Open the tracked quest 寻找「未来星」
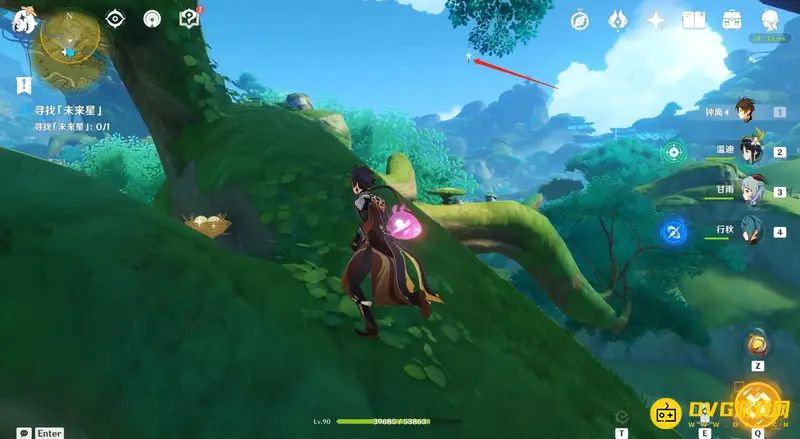 click(x=69, y=109)
